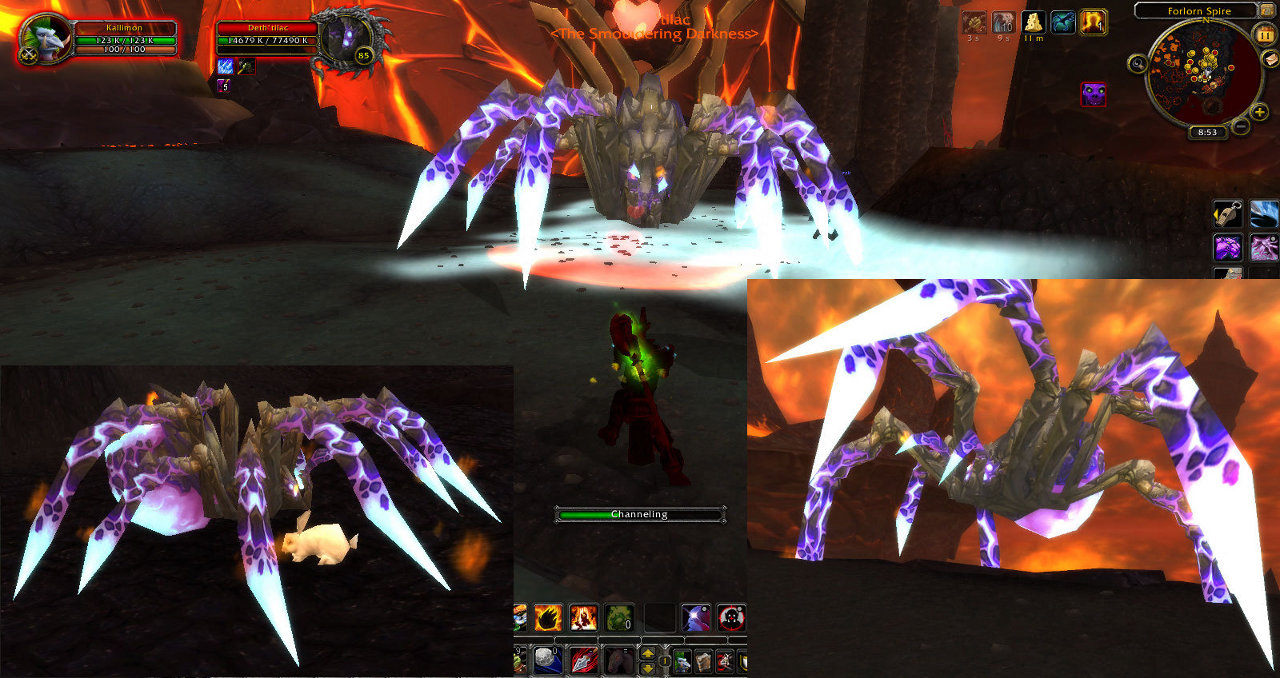Toggle the minimap tracking magnifier button

(1139, 63)
